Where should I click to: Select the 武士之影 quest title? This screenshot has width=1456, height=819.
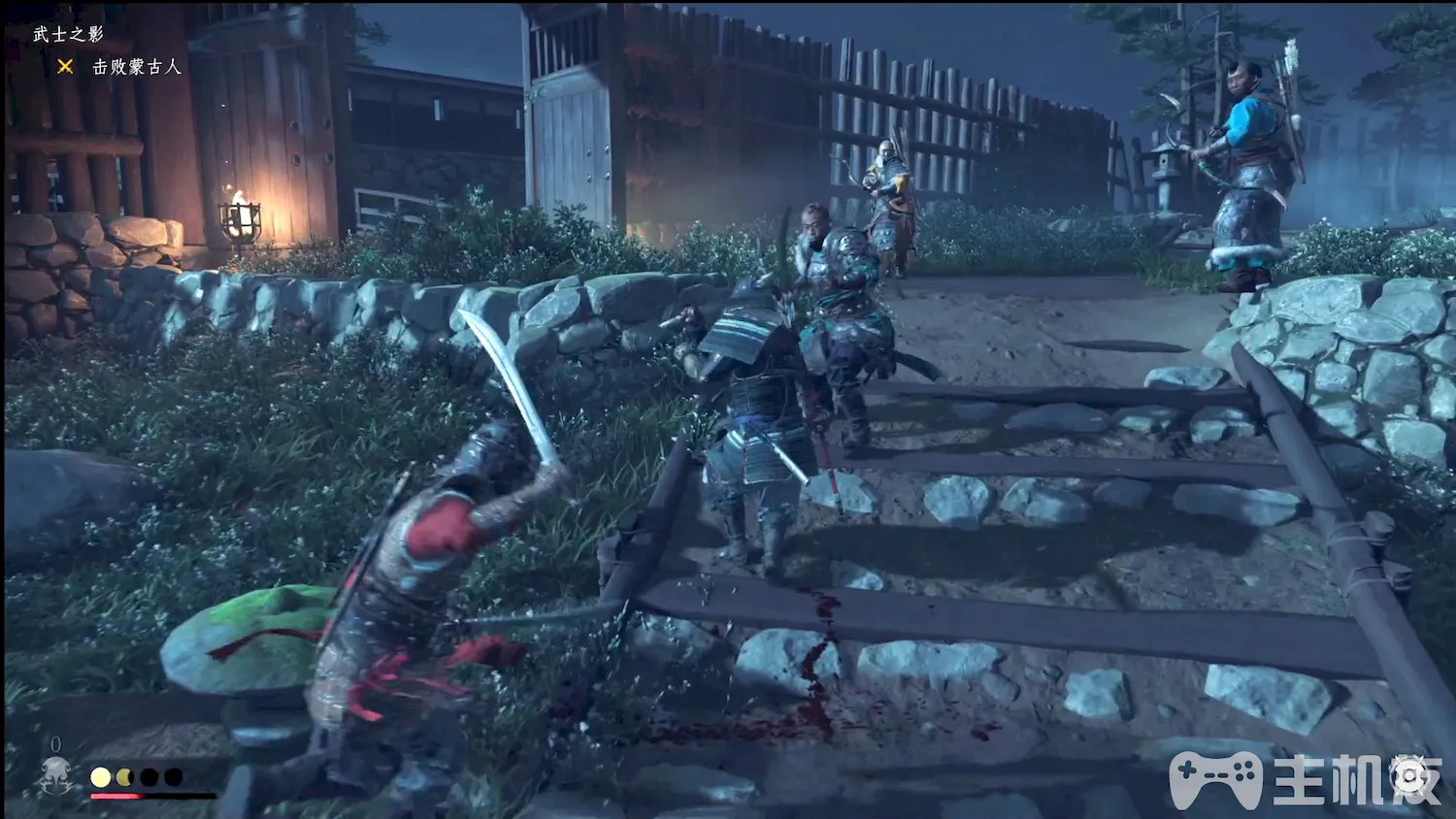point(68,35)
